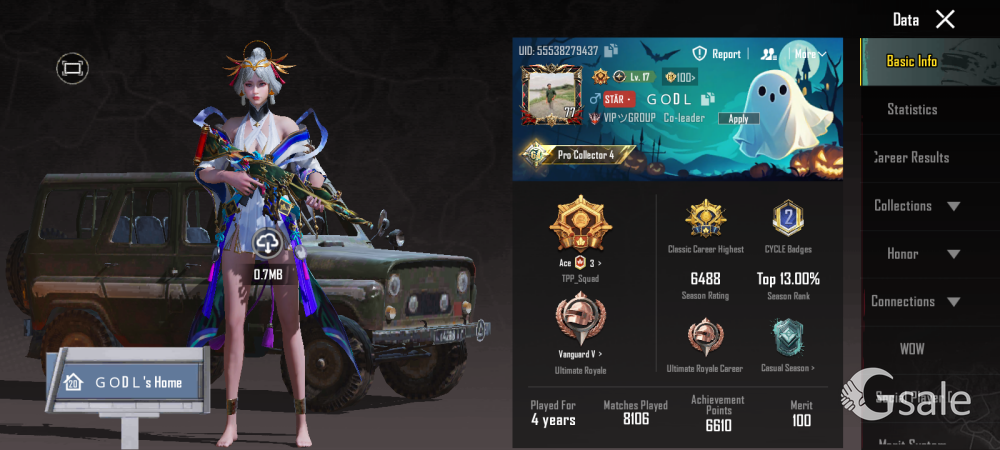The height and width of the screenshot is (450, 1000).
Task: Open the More dropdown
Action: pos(810,54)
